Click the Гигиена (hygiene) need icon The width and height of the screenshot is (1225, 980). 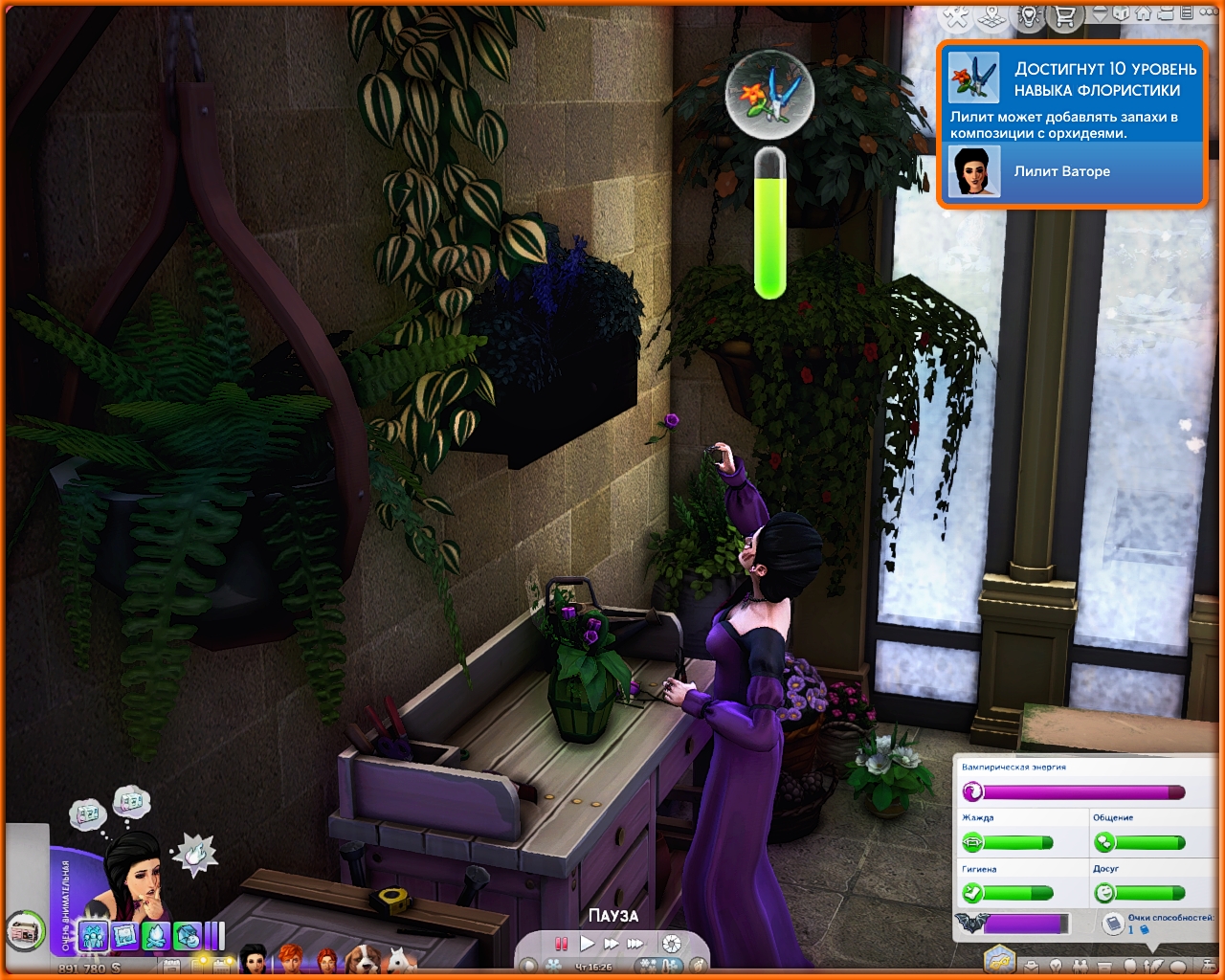(x=972, y=893)
